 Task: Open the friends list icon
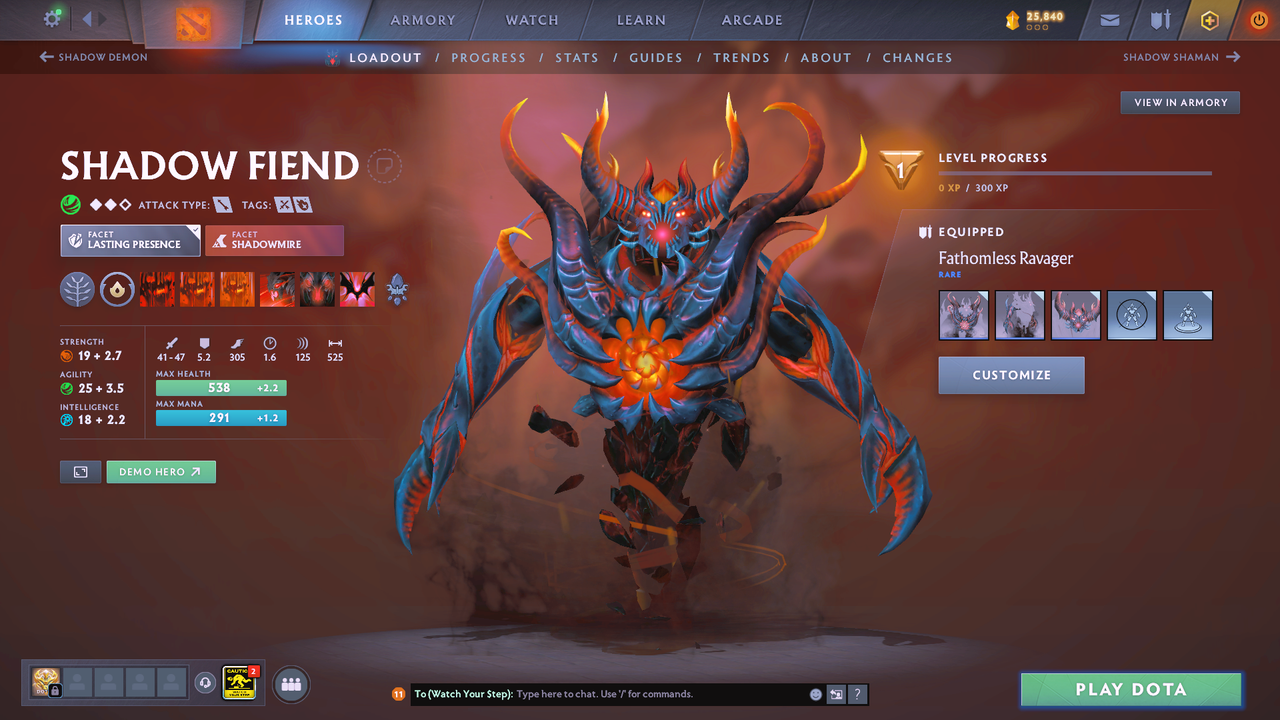[x=290, y=684]
